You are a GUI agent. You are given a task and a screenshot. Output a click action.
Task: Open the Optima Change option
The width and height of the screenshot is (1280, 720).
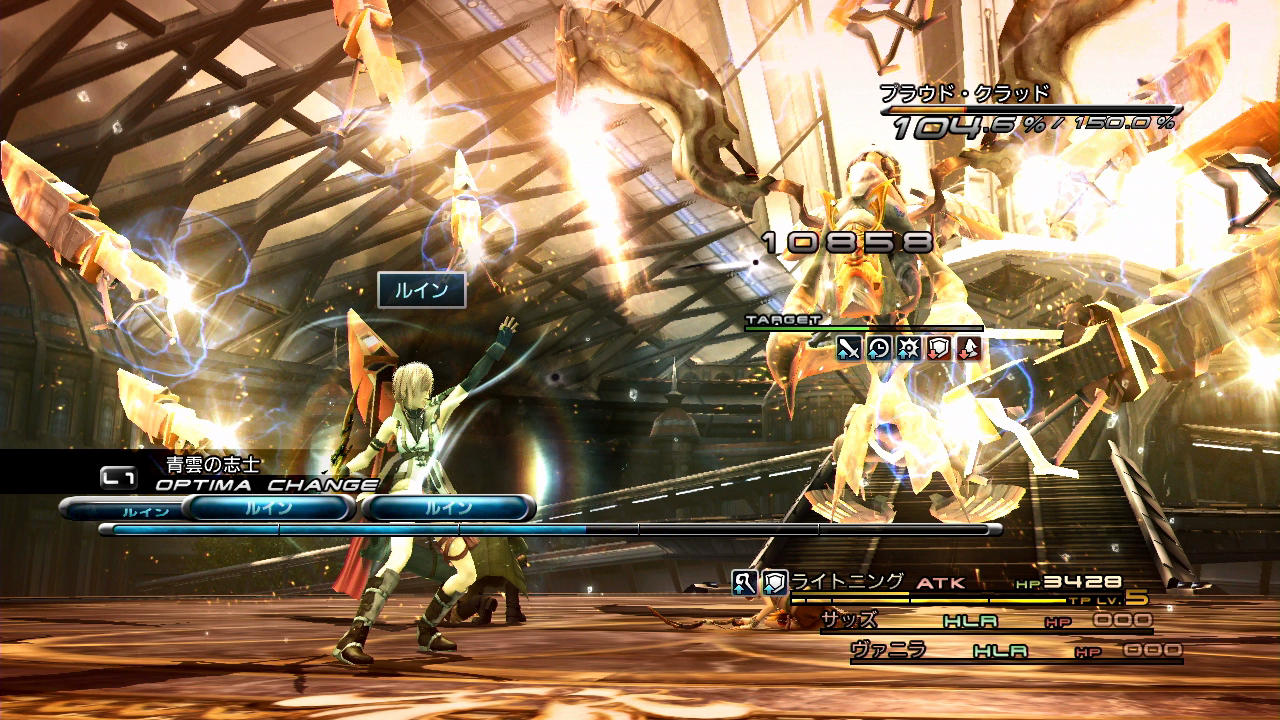(266, 485)
